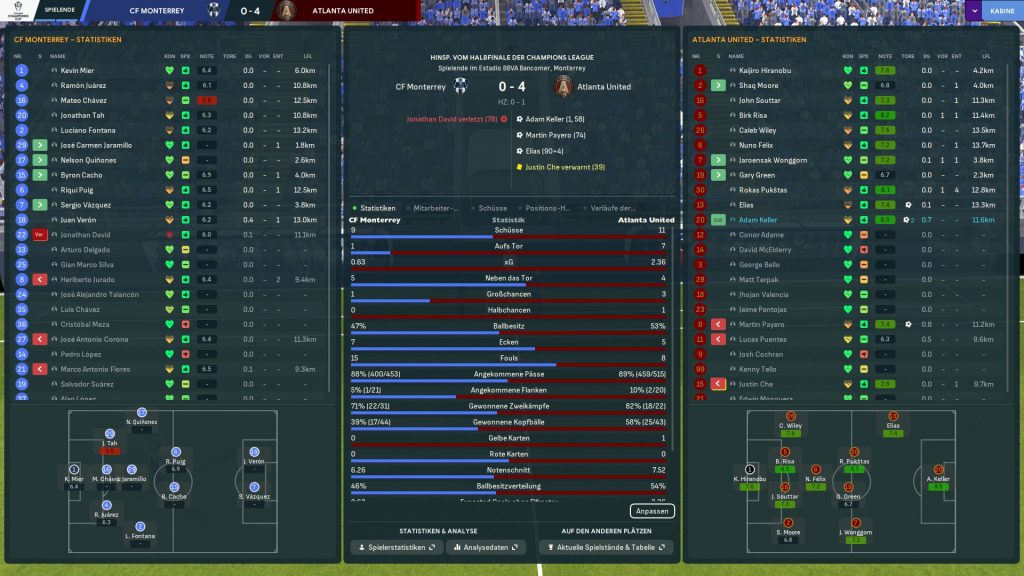Click the Anpassen button
The width and height of the screenshot is (1024, 576).
[x=653, y=511]
